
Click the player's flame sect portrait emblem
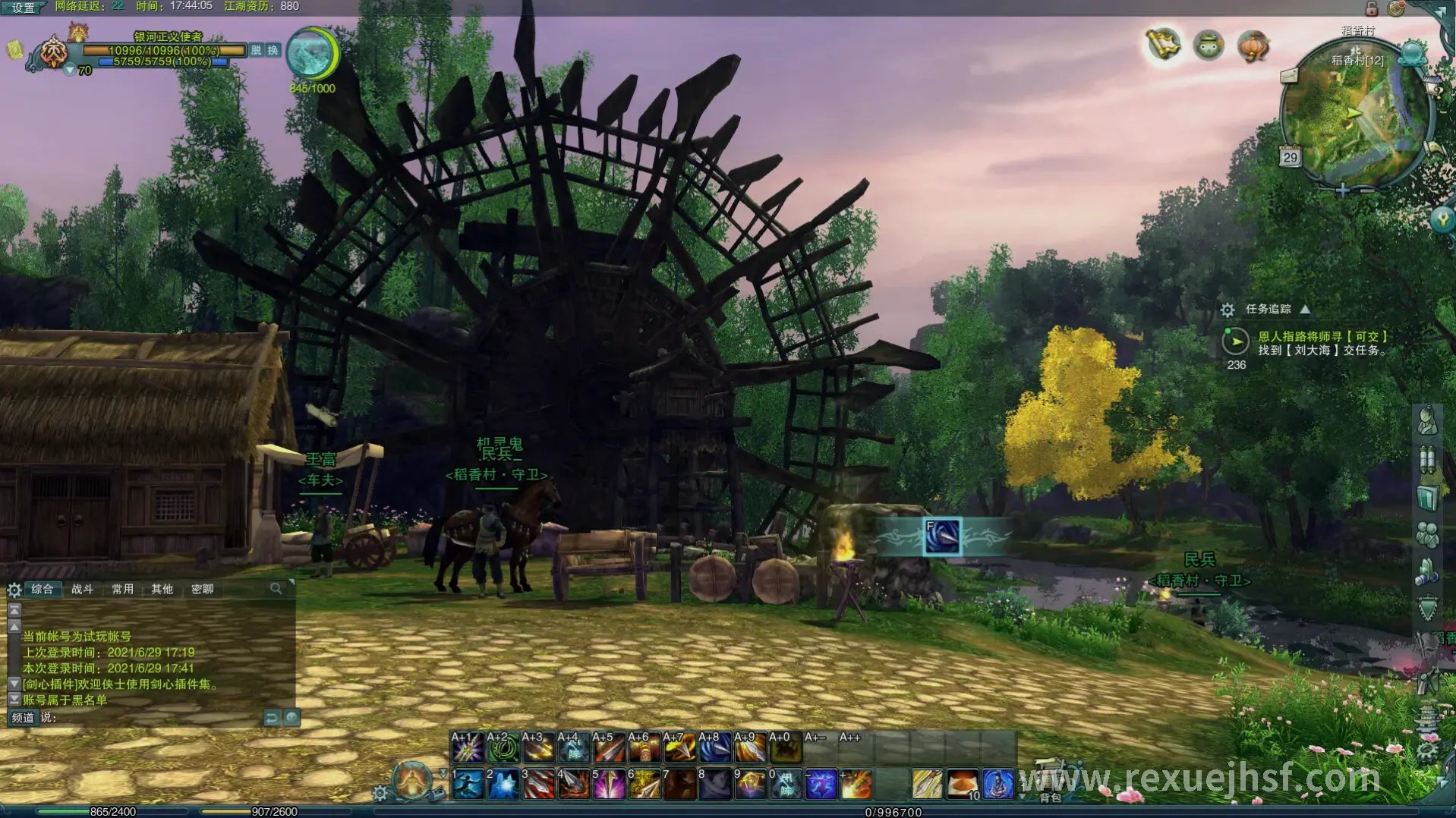(54, 52)
